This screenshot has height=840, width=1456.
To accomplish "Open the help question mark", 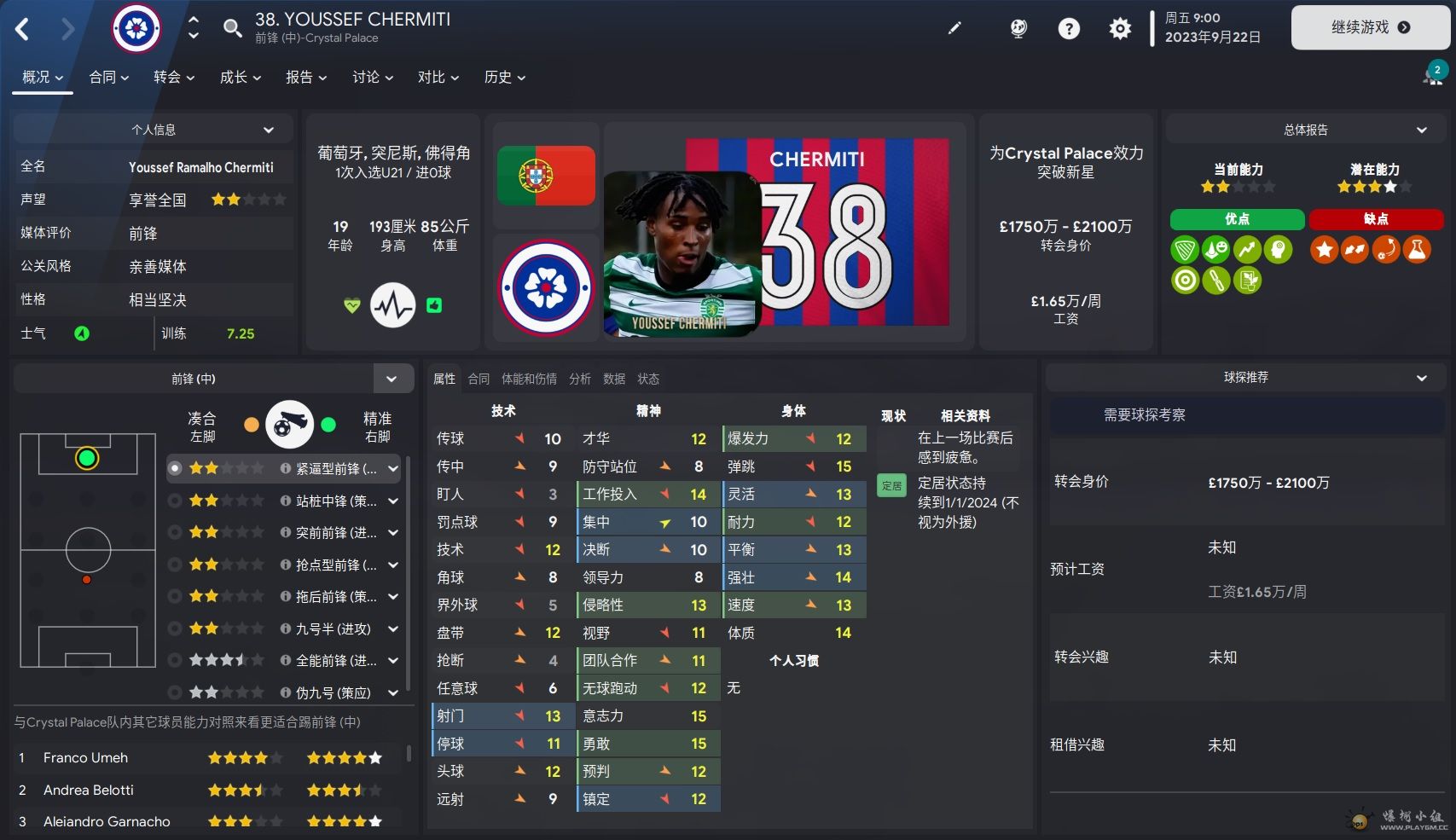I will (x=1069, y=29).
